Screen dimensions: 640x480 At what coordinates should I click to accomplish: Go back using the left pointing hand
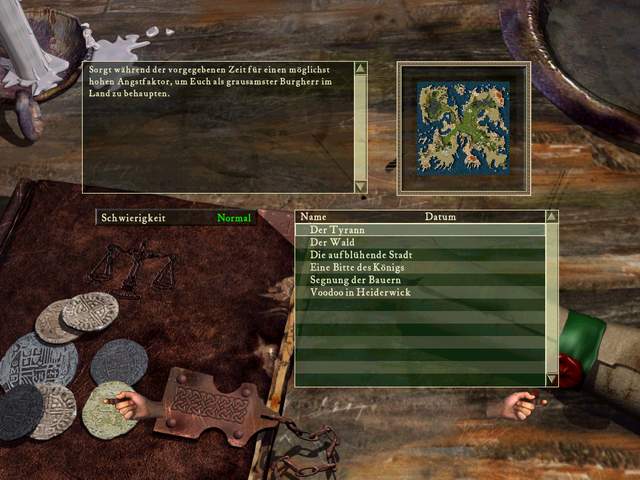[123, 404]
